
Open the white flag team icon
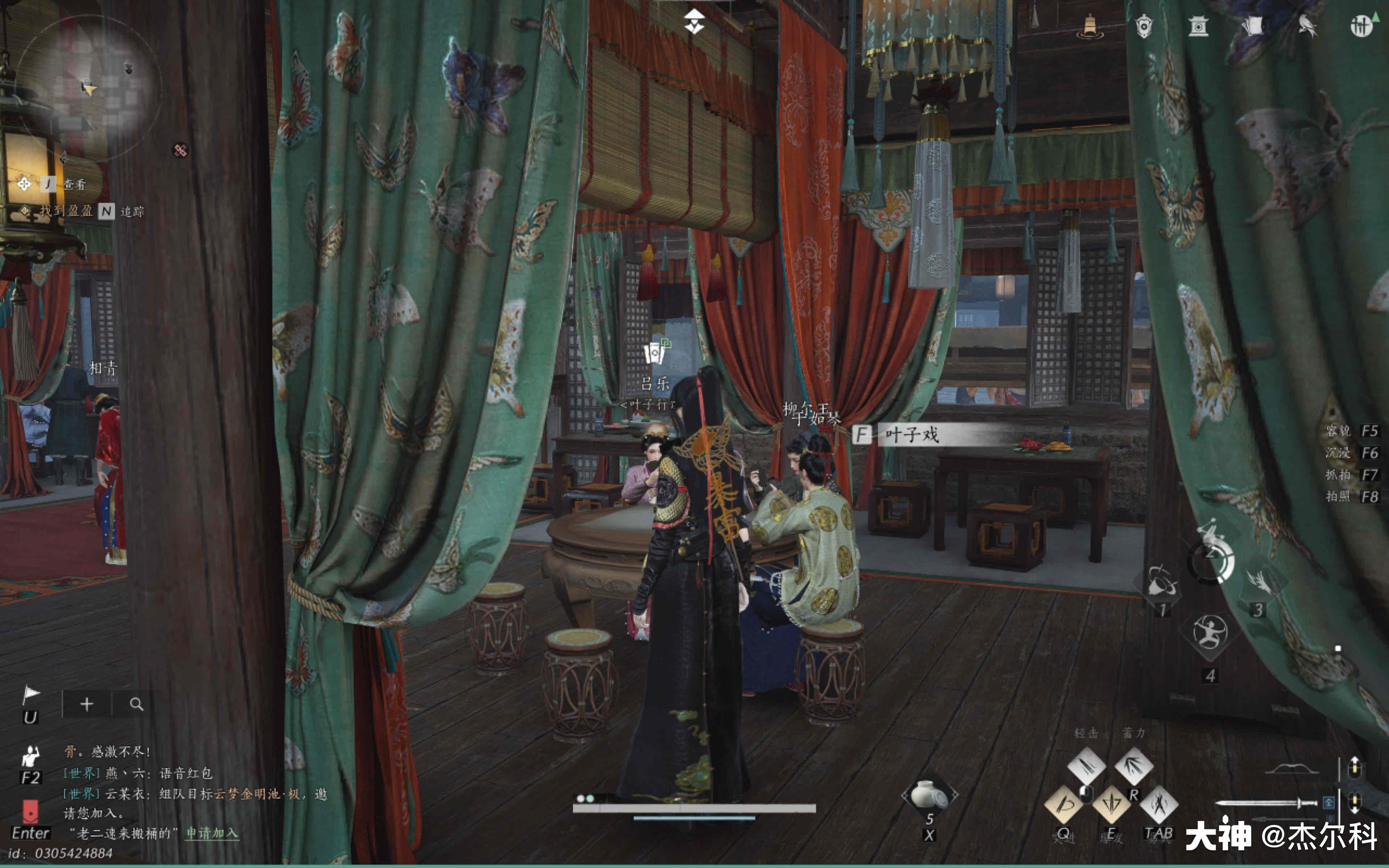pyautogui.click(x=30, y=696)
